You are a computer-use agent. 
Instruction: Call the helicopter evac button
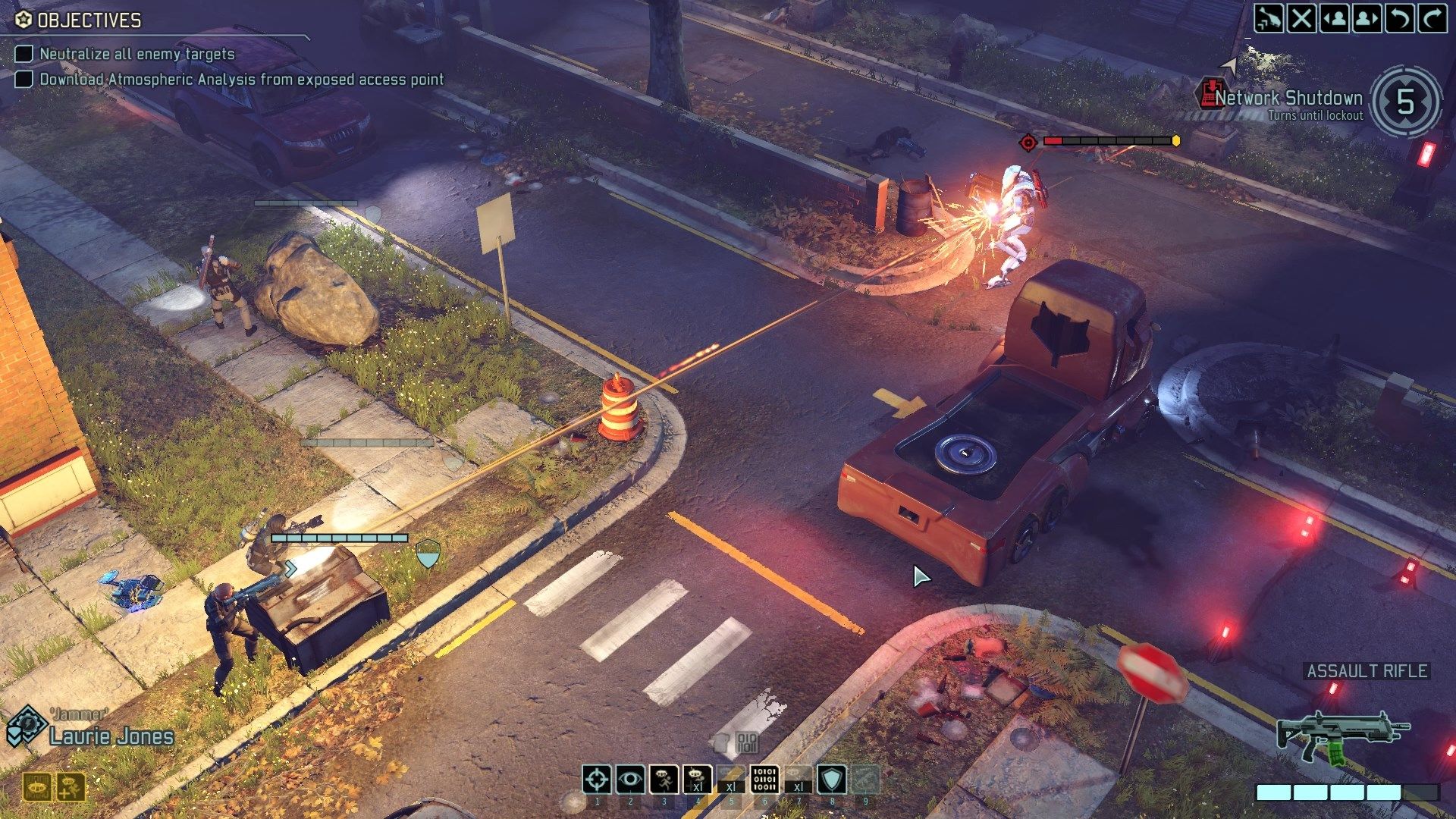point(1268,17)
